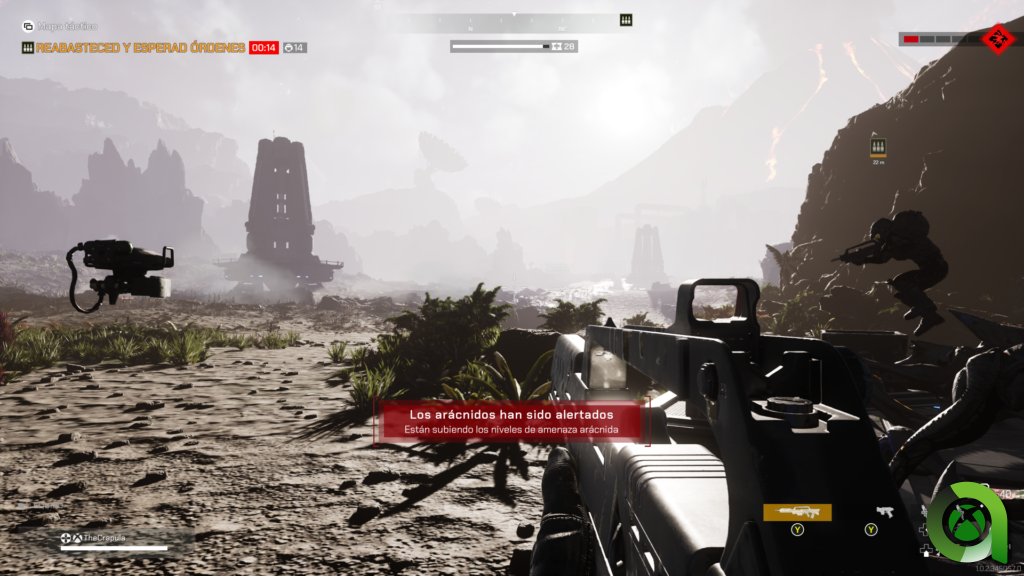Select the resupply waypoint marker showing 22 m
Screen dimensions: 1024x576
click(878, 148)
